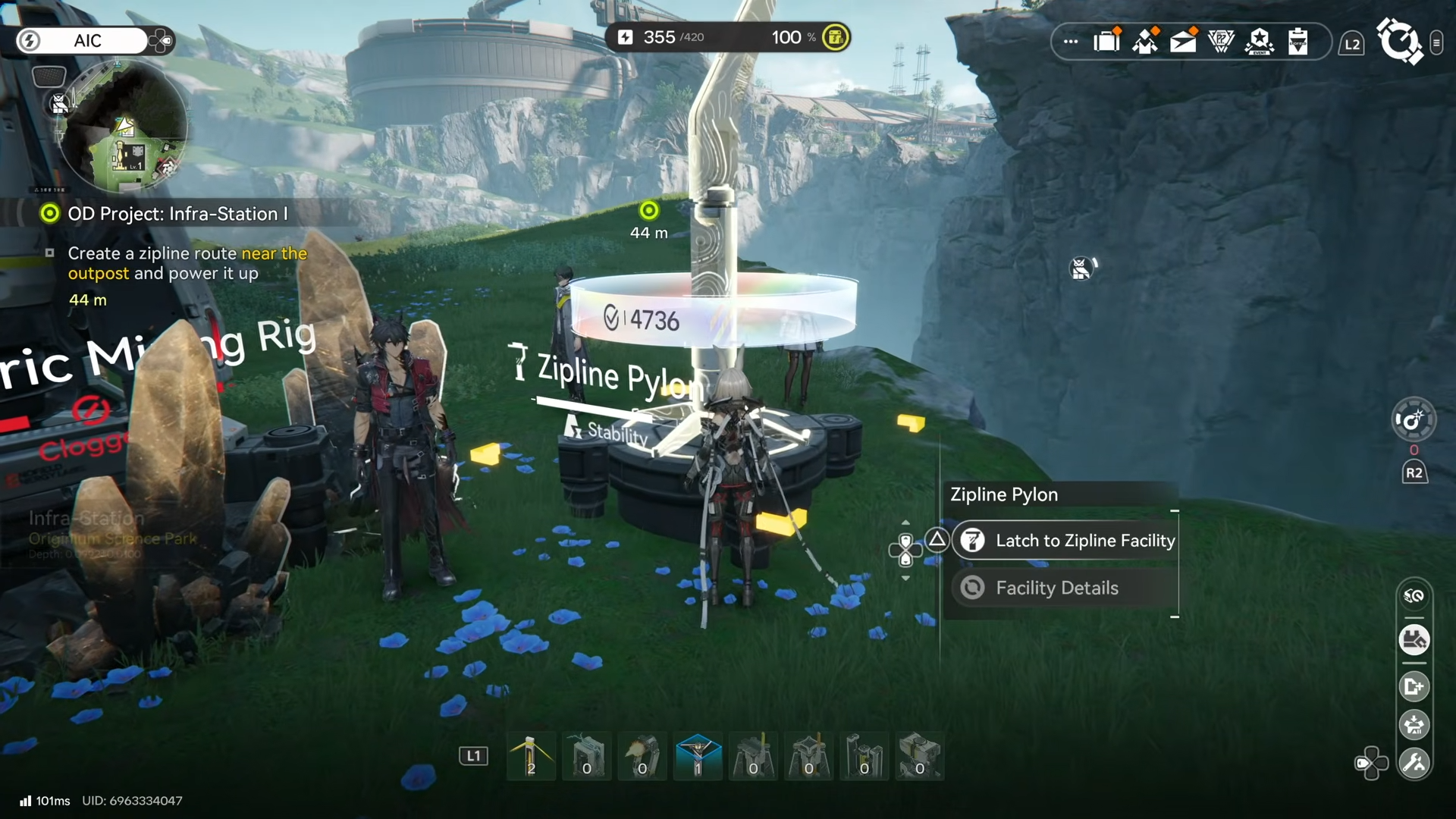The image size is (1456, 819).
Task: Click the wrench build tool button
Action: (1414, 763)
